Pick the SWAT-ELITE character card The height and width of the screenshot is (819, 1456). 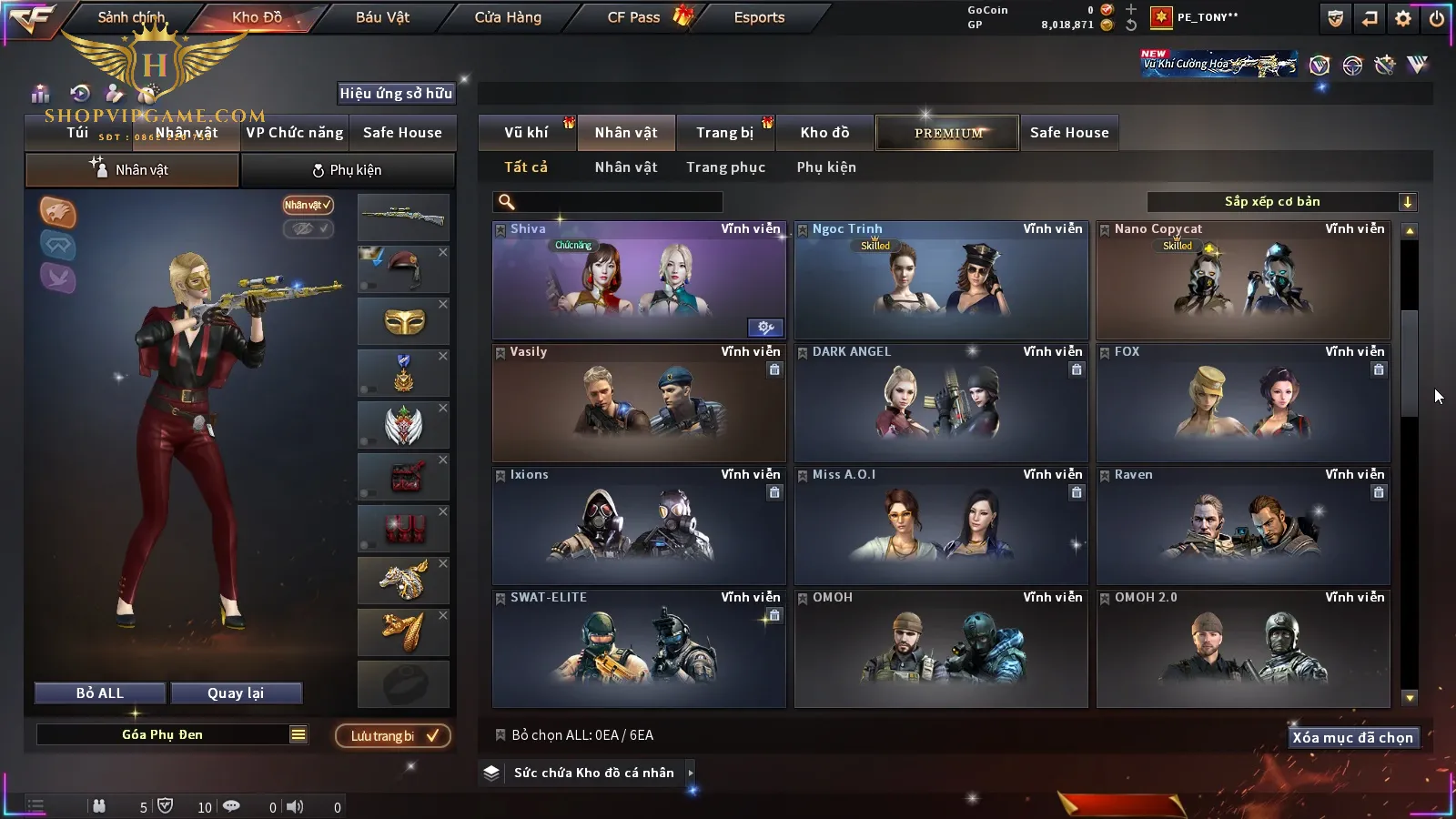639,649
